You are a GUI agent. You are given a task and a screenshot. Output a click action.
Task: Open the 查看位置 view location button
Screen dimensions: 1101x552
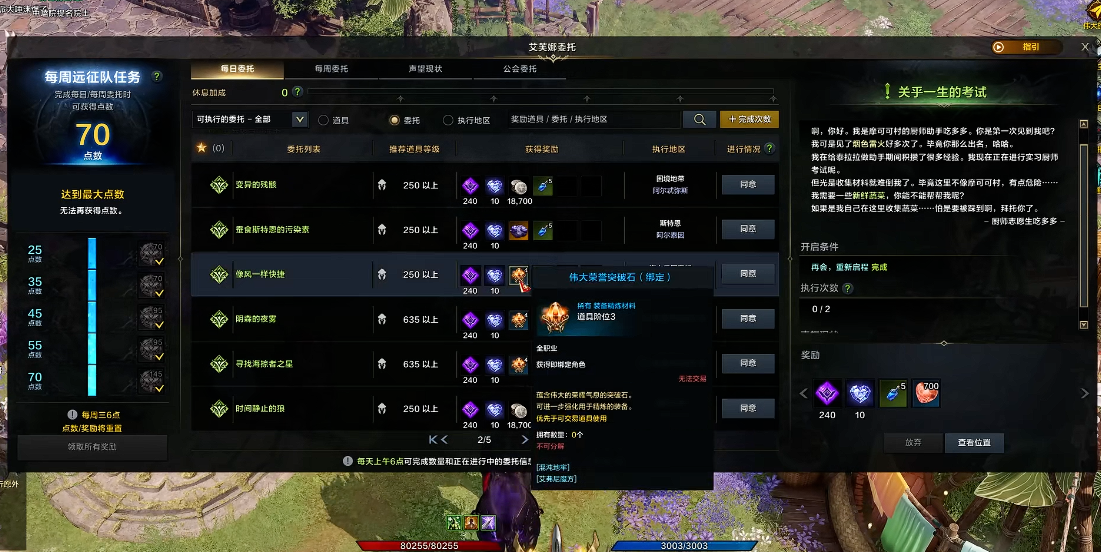pos(974,442)
